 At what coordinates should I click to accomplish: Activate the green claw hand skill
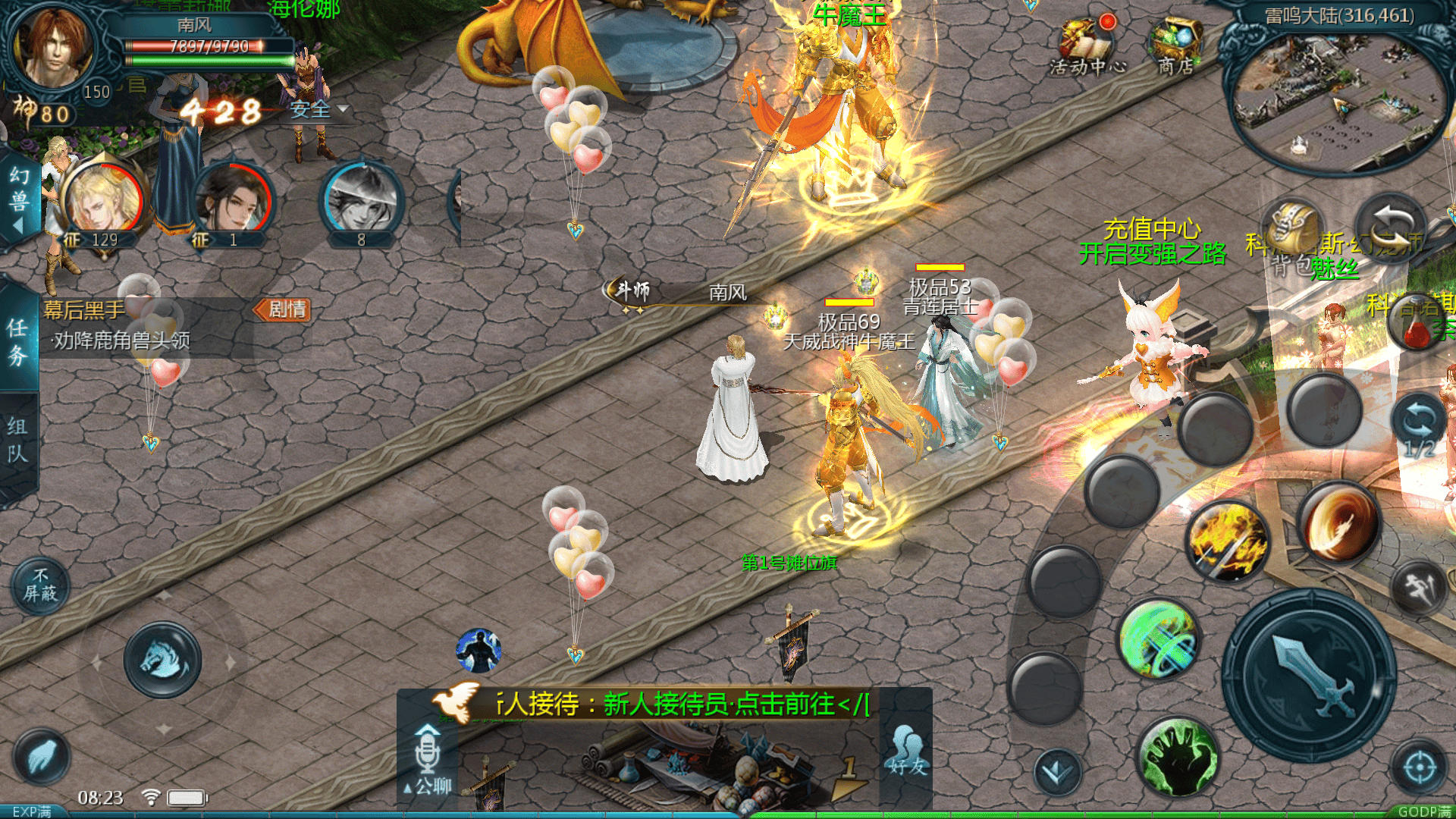pyautogui.click(x=1178, y=757)
